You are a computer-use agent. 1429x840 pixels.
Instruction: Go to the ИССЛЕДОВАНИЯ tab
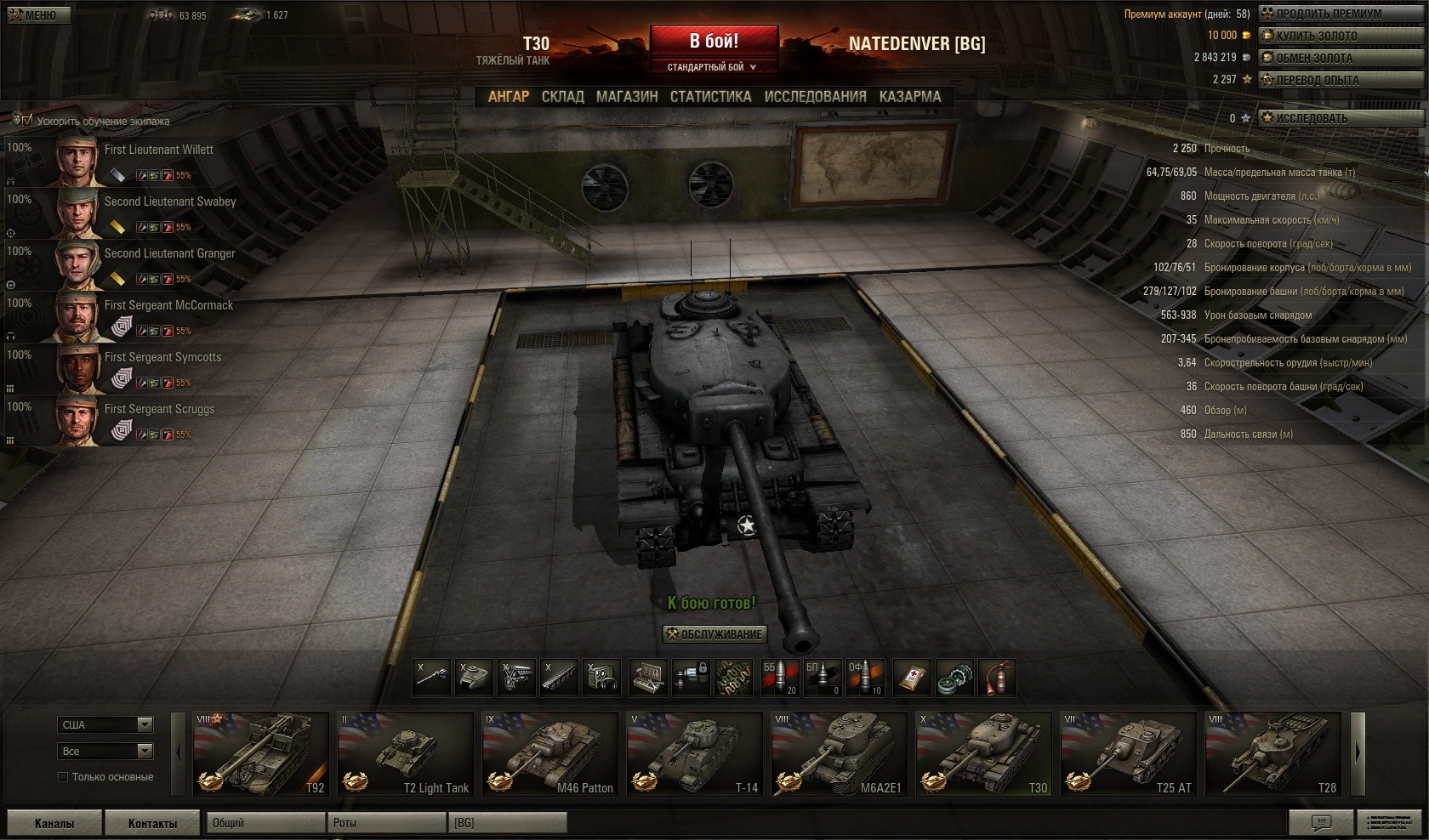point(815,97)
